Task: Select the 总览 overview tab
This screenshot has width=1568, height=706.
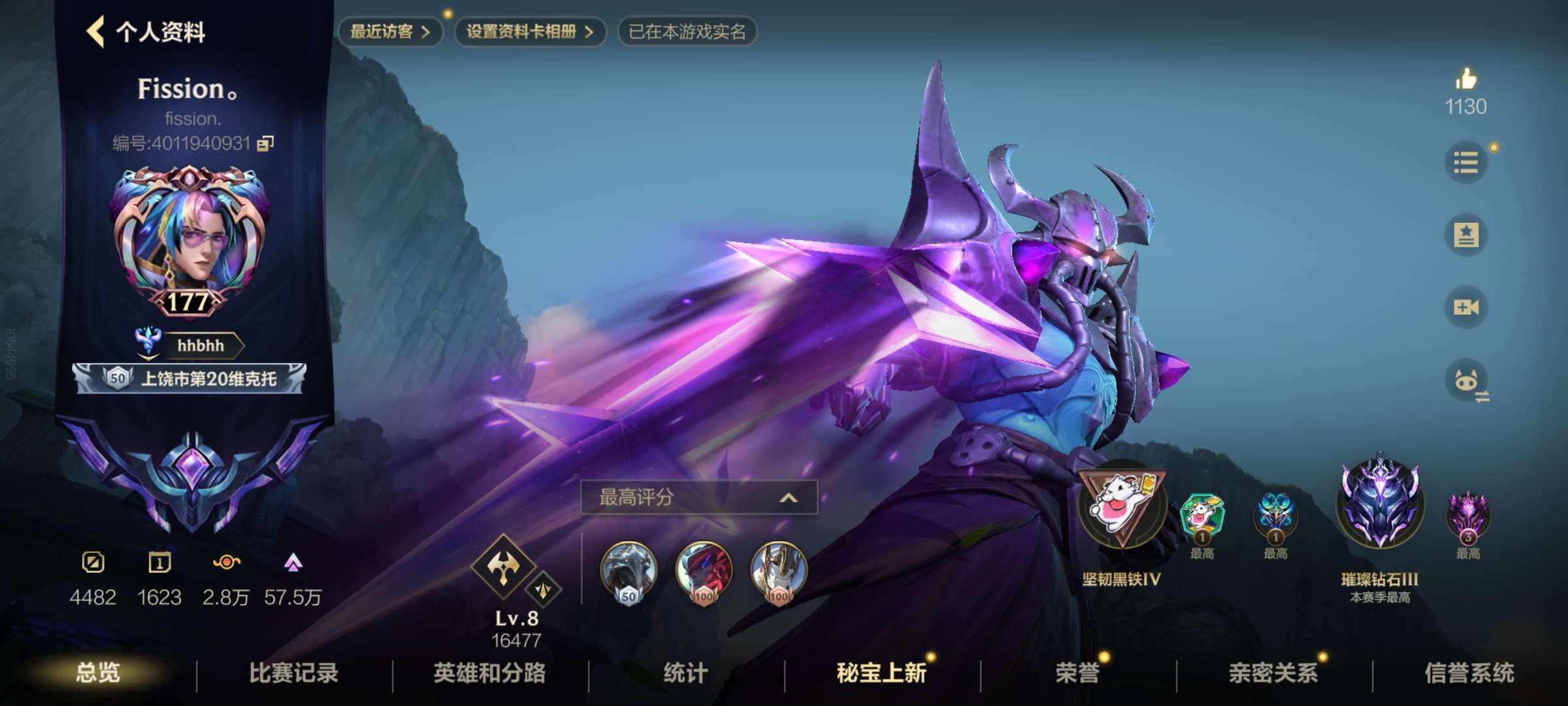Action: (97, 673)
